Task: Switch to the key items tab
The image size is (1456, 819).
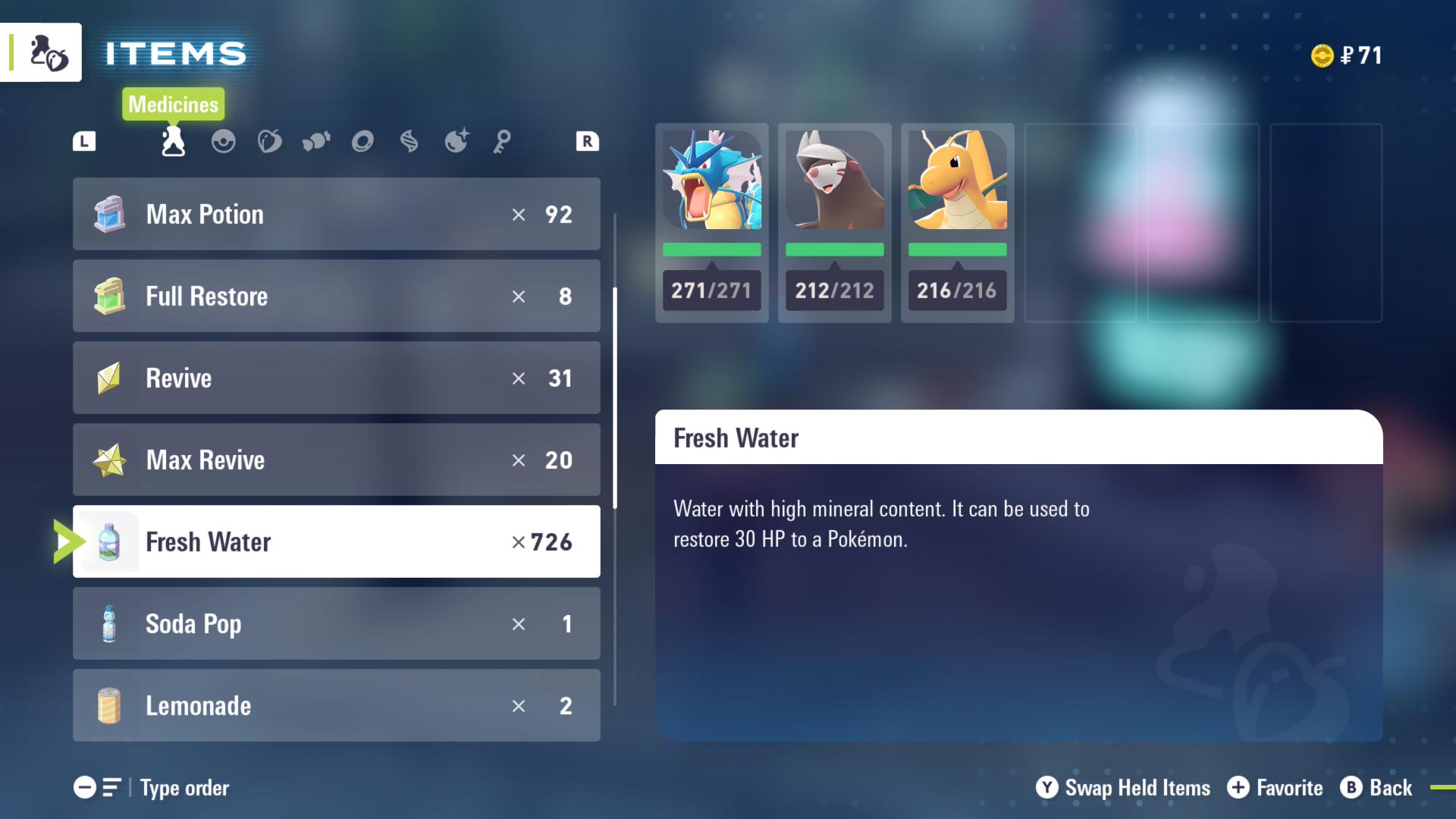Action: [x=502, y=142]
